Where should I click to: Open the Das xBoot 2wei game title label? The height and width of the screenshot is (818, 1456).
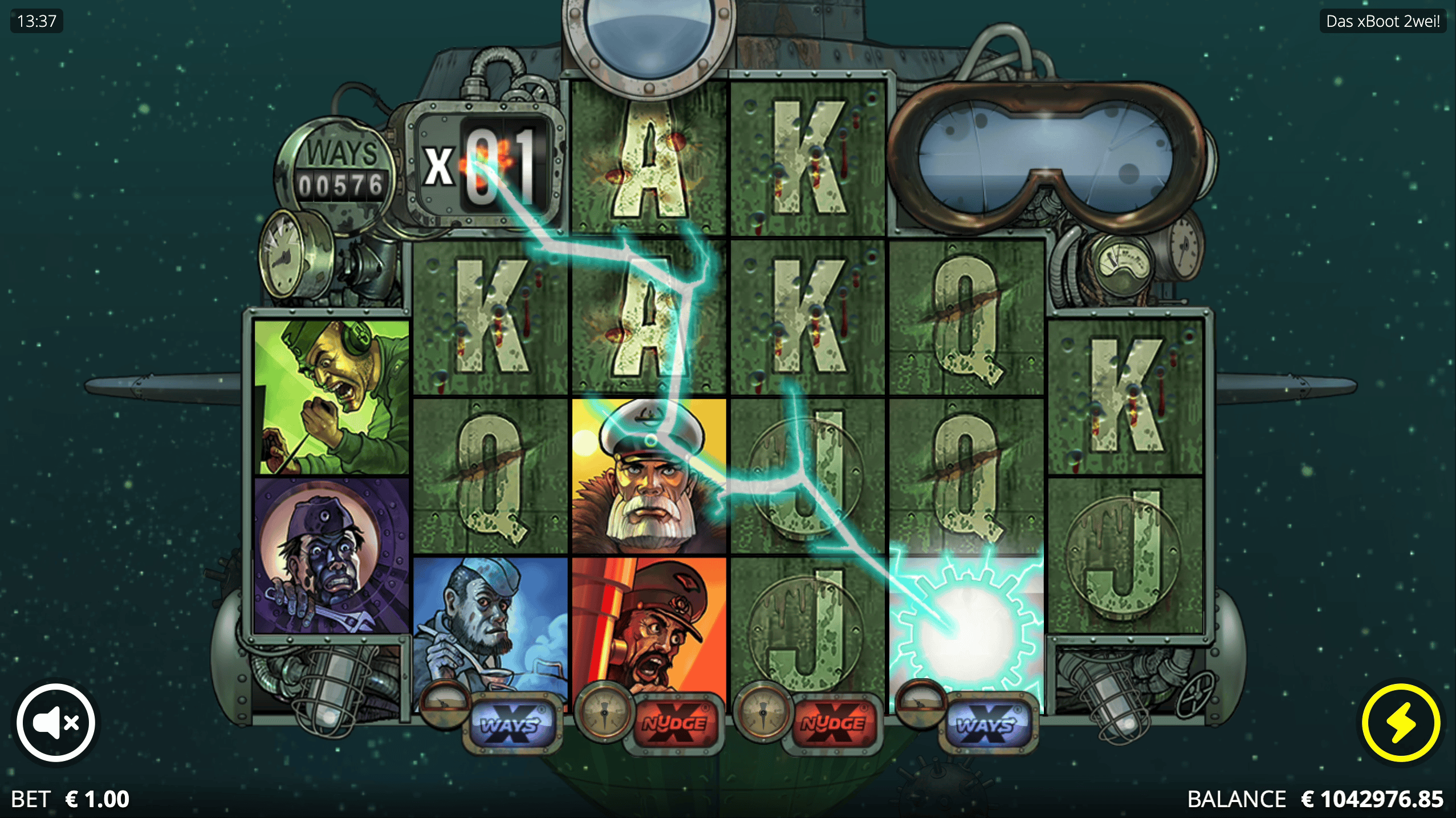pos(1382,23)
